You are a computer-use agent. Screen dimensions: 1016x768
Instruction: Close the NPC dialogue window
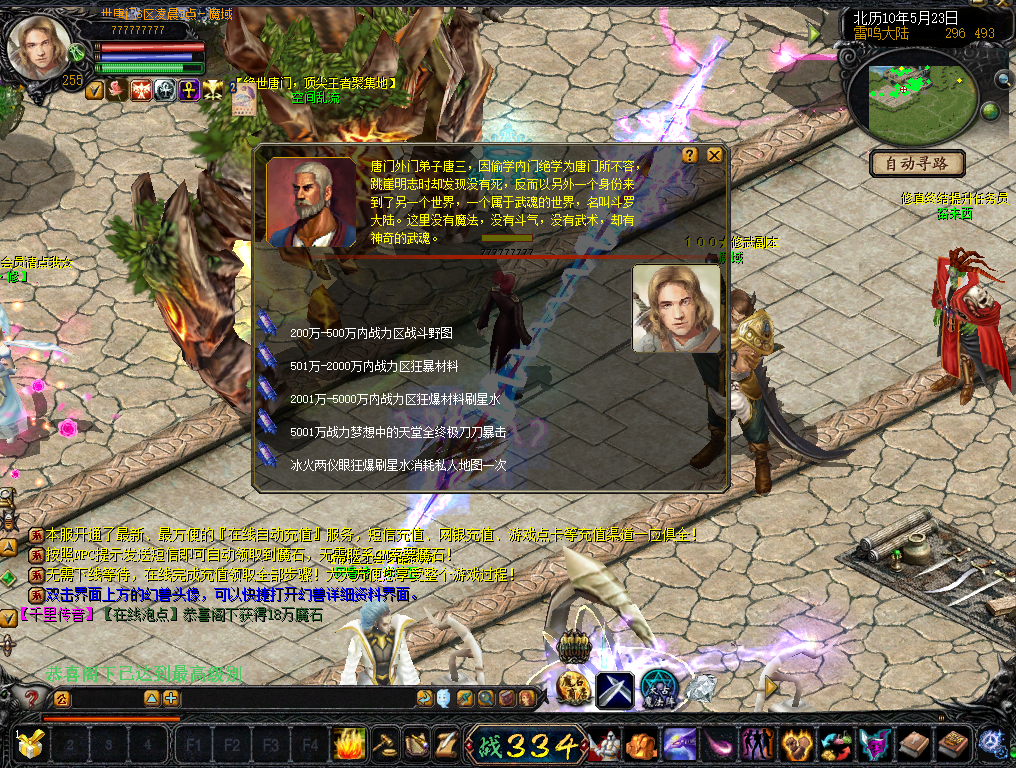(714, 155)
